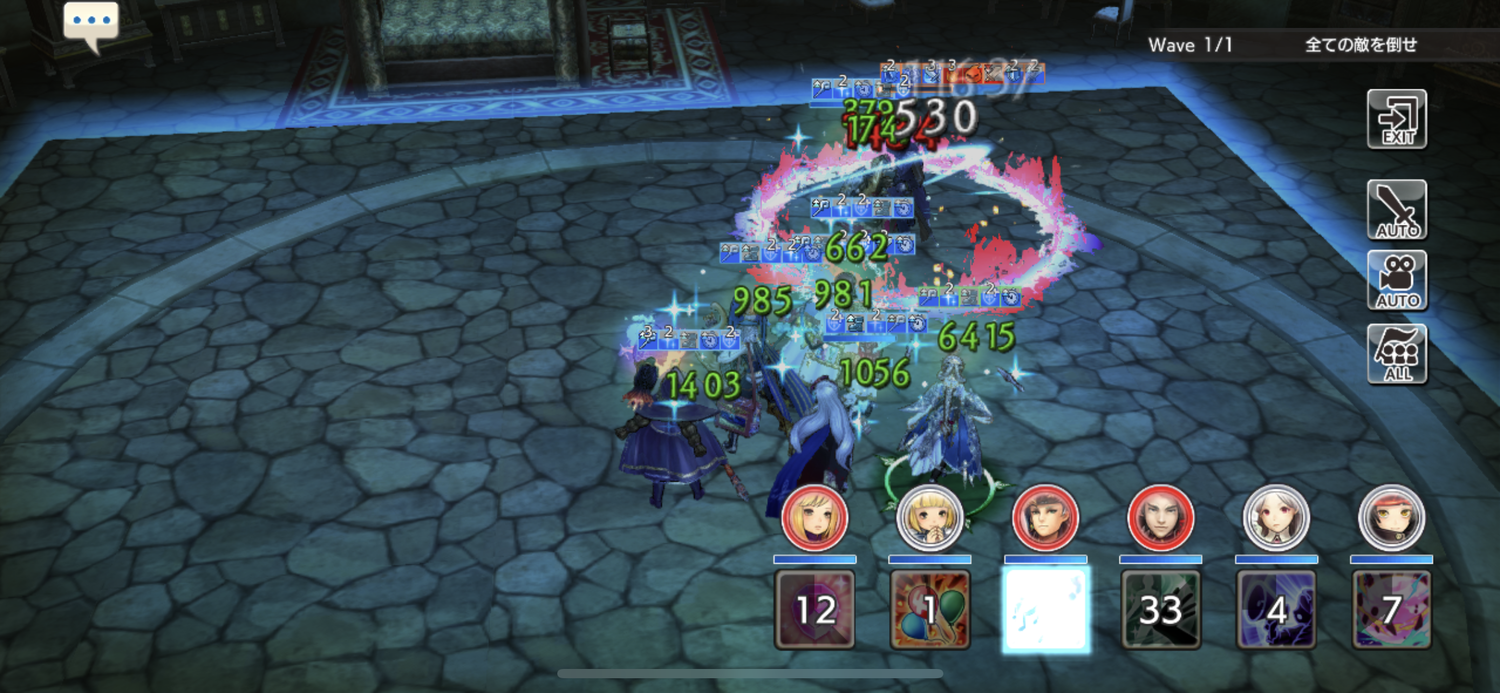Toggle the sword AUTO battle button

coord(1397,209)
